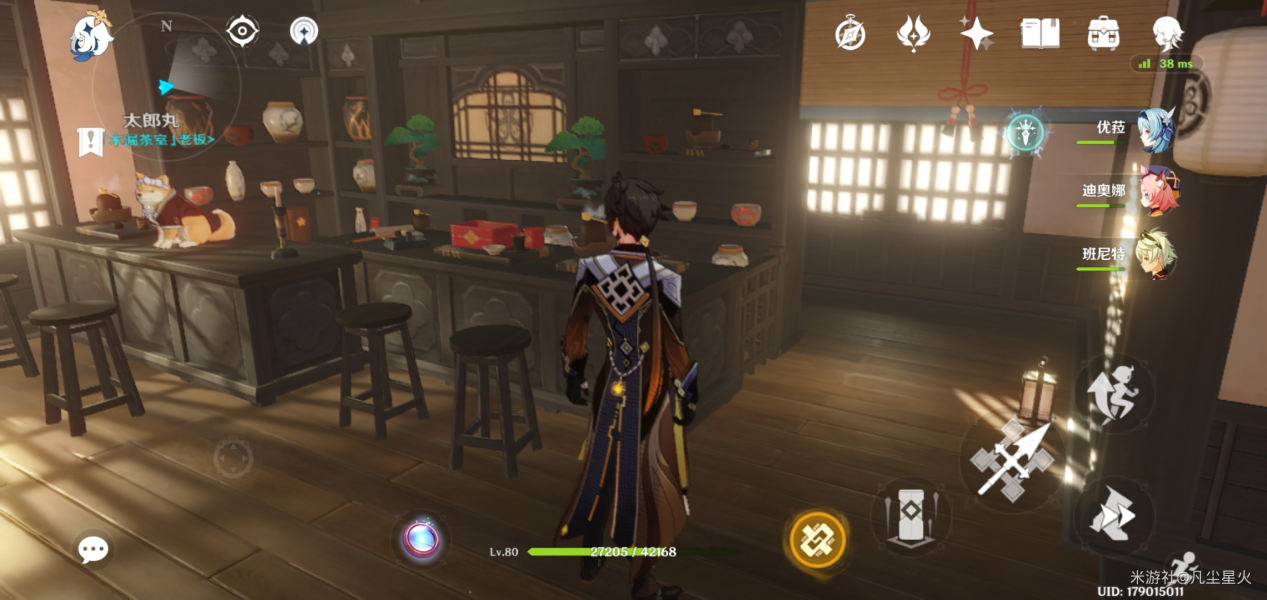Tap the sprint running figure button
This screenshot has height=600, width=1267.
pos(1114,391)
